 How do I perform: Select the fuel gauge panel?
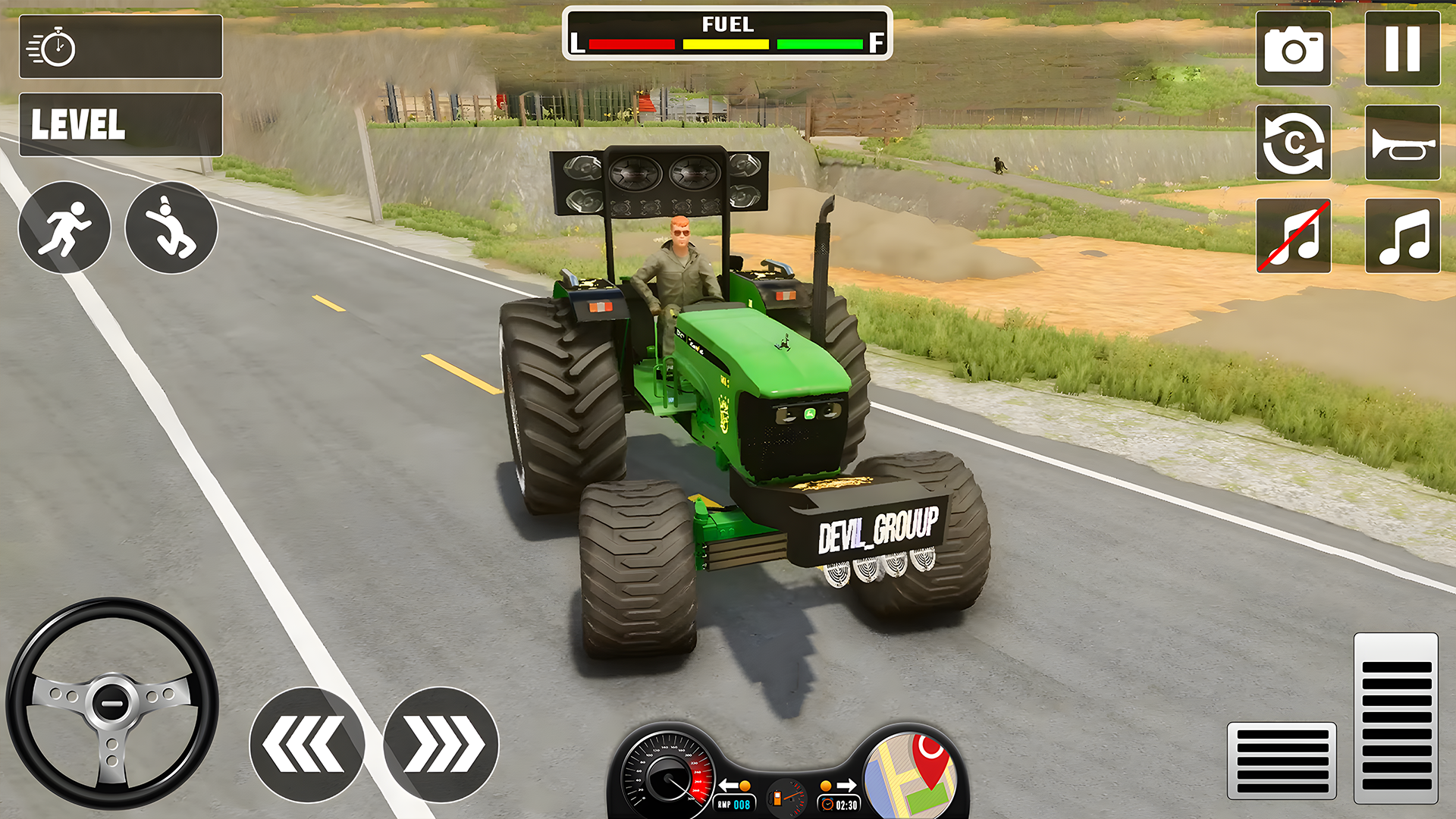pos(726,32)
